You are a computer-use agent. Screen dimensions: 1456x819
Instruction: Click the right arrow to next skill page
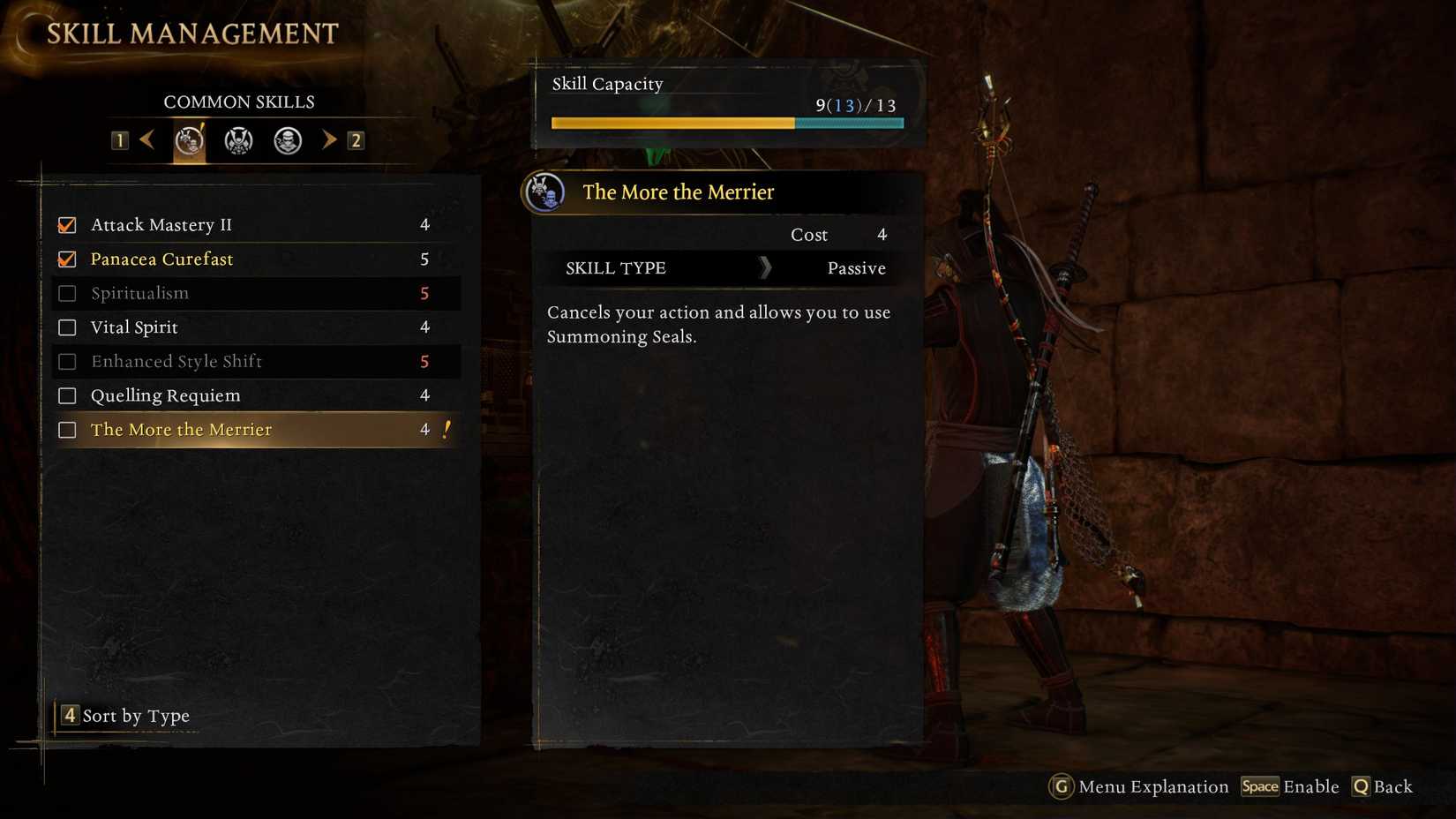point(329,139)
